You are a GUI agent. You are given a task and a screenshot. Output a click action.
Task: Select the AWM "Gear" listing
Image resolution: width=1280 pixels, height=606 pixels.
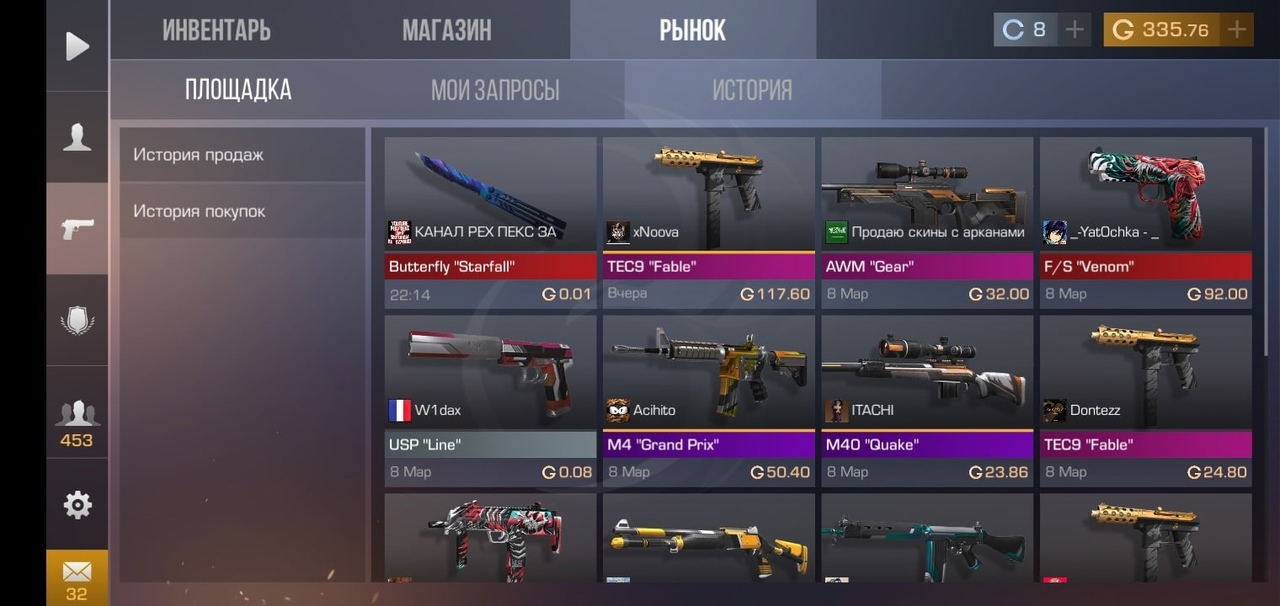coord(927,220)
